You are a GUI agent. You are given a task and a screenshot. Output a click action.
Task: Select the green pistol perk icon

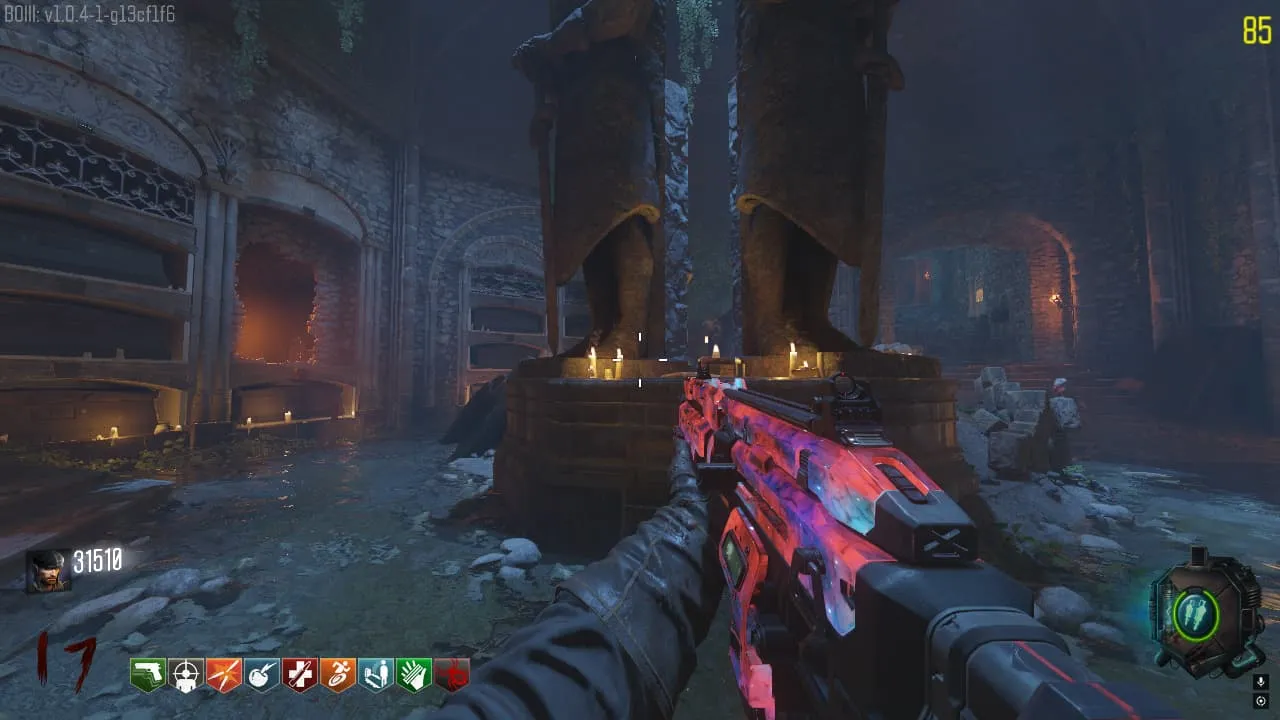point(148,675)
